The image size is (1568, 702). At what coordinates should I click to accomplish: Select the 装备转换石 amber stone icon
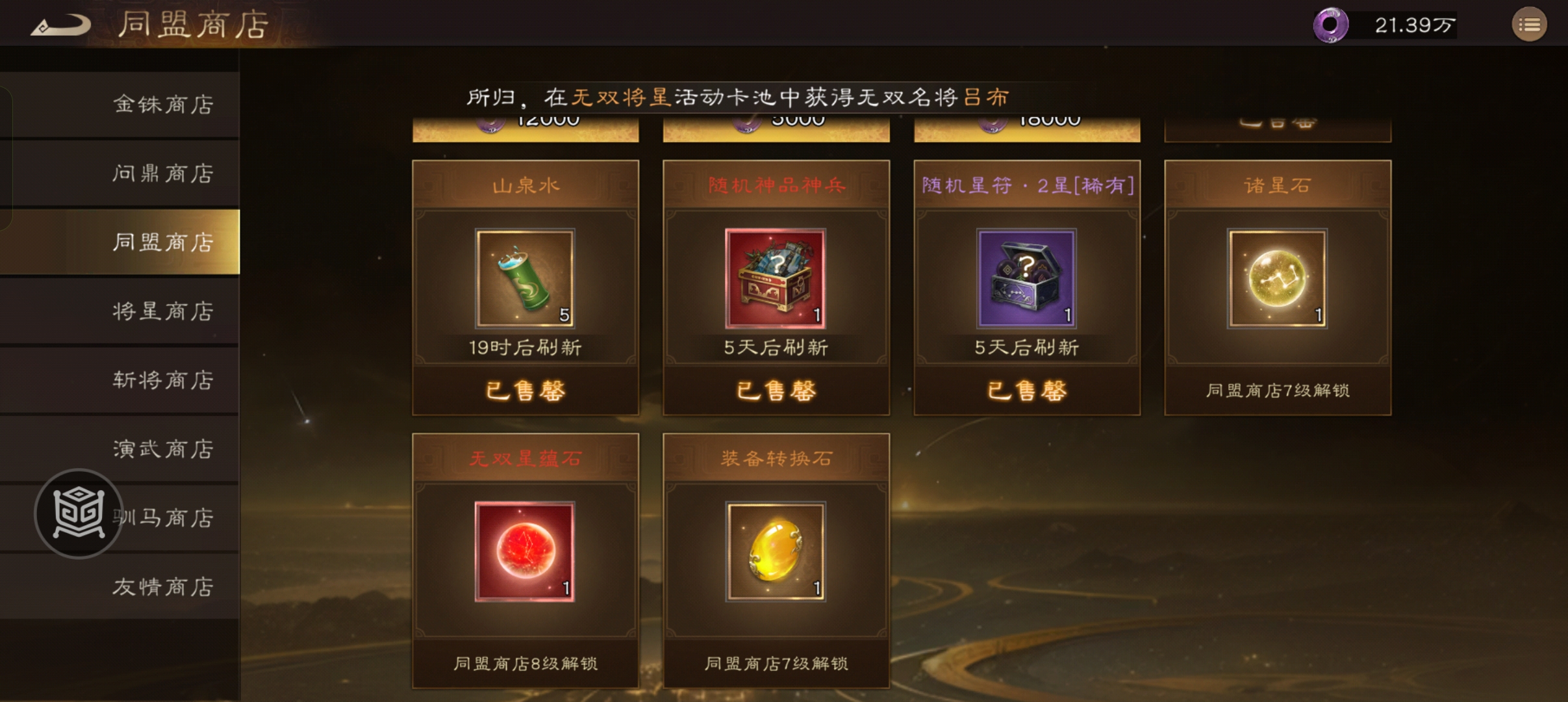(x=775, y=551)
